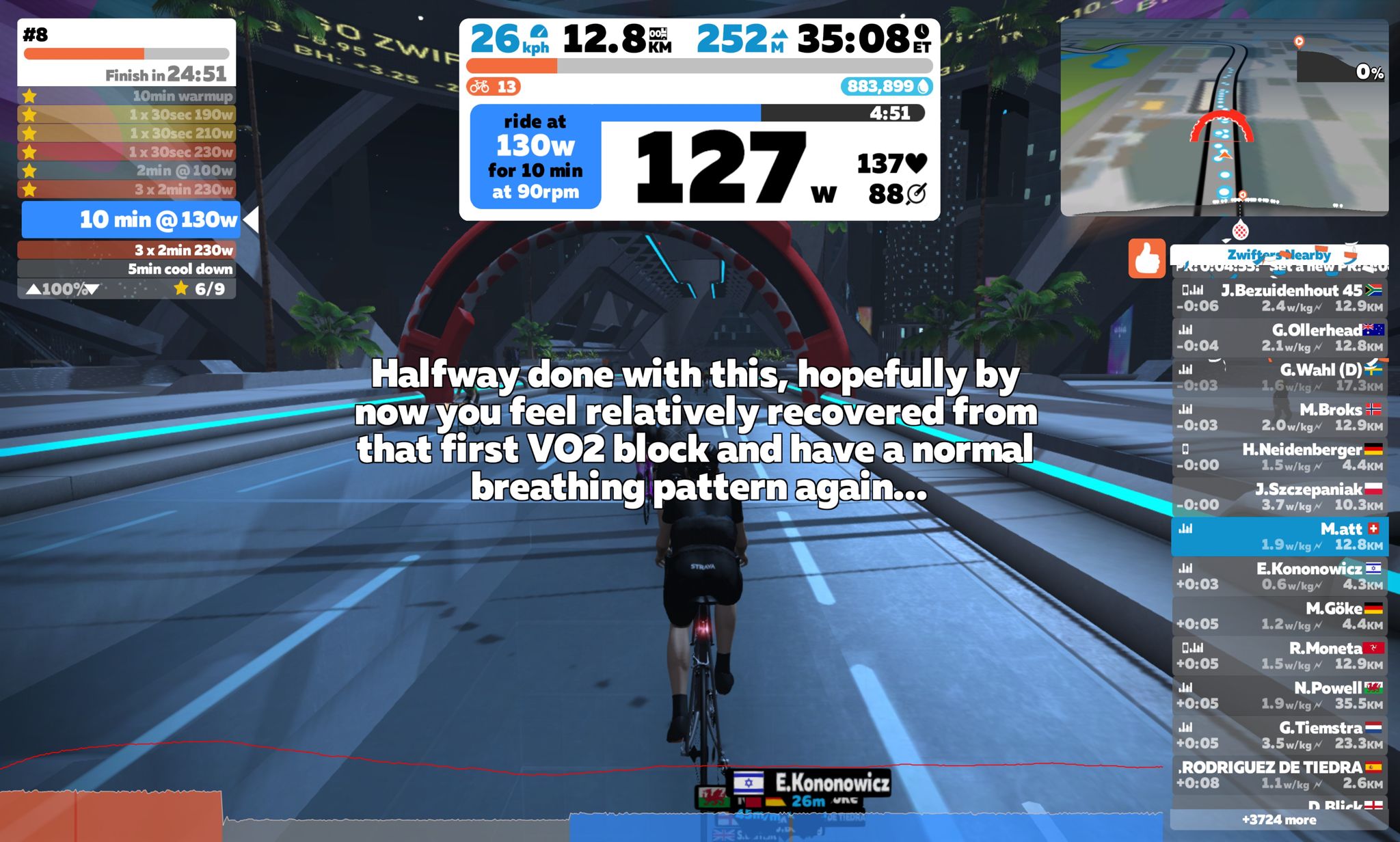Select the E.Kononowicz row in the riders list
1400x842 pixels.
(1280, 576)
